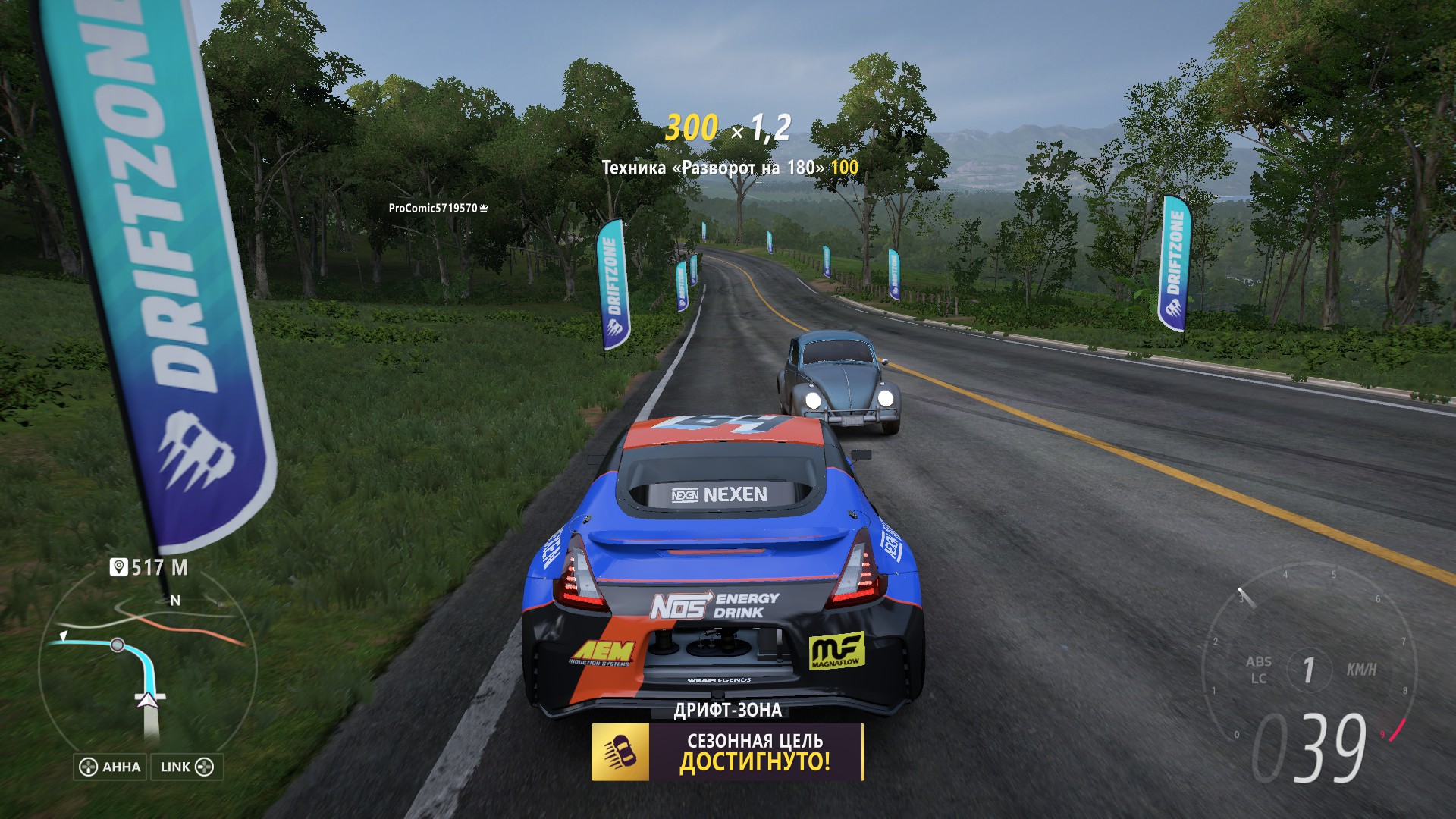Select the waypoint distance marker showing 517 M
Image resolution: width=1456 pixels, height=819 pixels.
149,567
